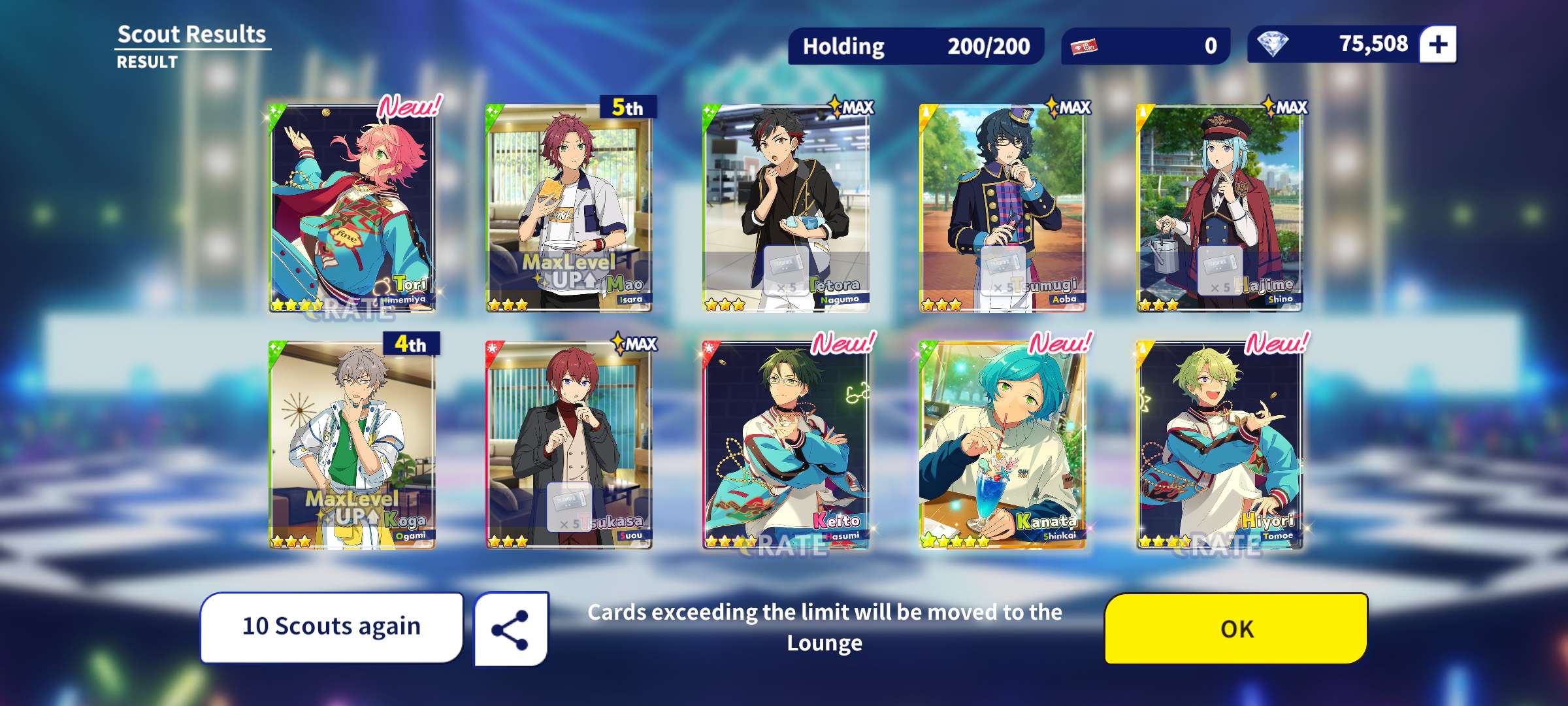Image resolution: width=1568 pixels, height=706 pixels.
Task: Add more diamonds with the plus button
Action: (1438, 44)
